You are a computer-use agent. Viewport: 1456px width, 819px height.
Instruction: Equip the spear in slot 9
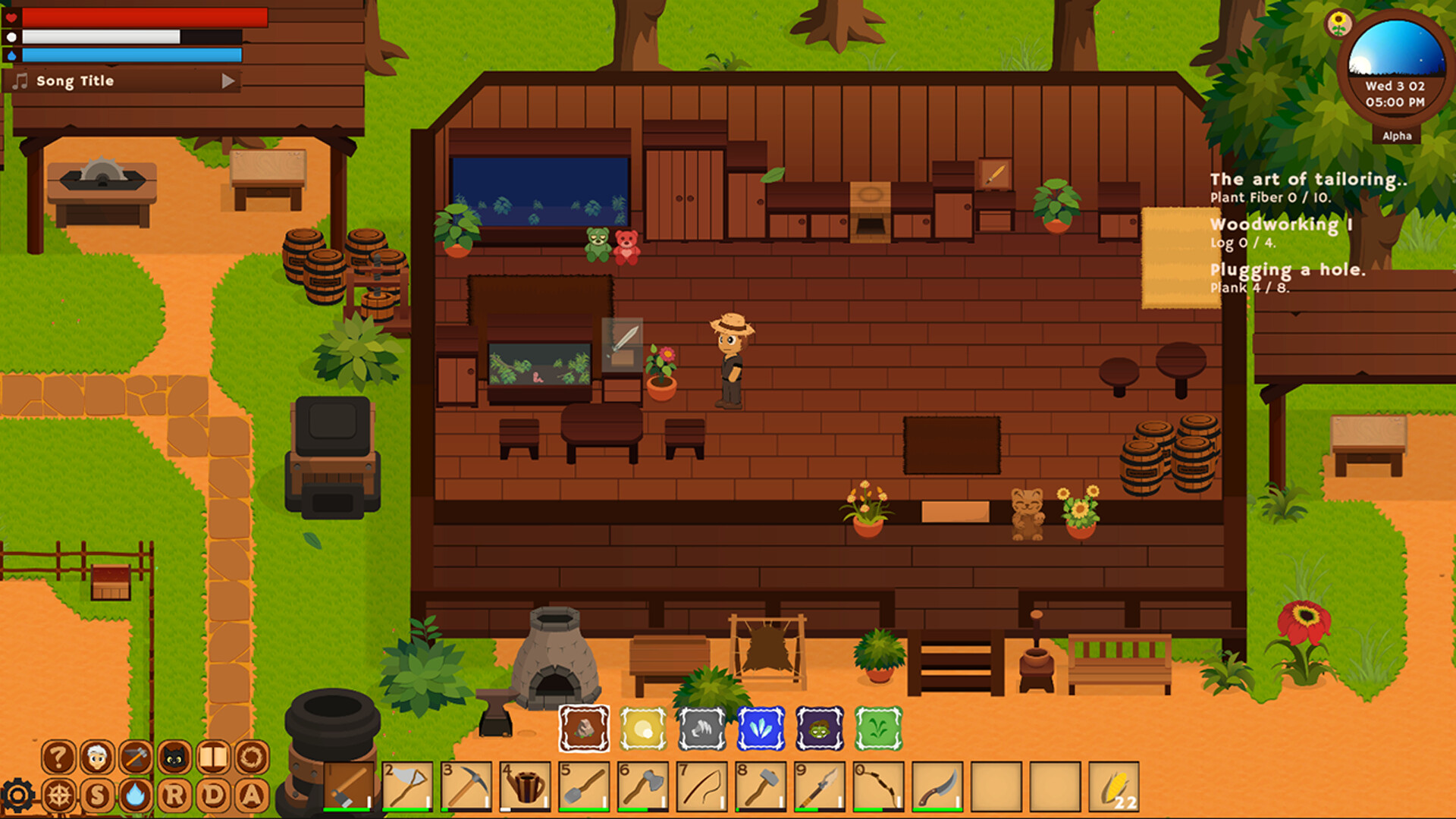pyautogui.click(x=820, y=786)
